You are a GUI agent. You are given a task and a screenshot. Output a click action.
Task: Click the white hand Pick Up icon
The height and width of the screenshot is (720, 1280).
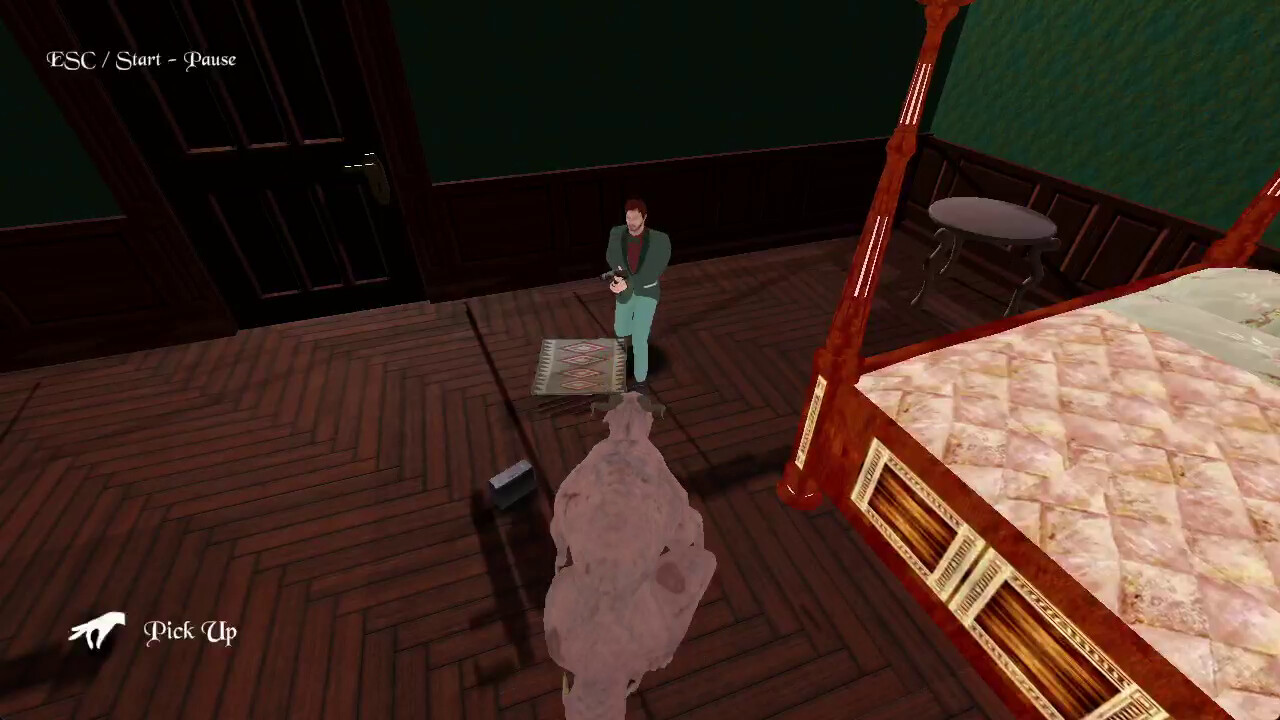pyautogui.click(x=97, y=631)
